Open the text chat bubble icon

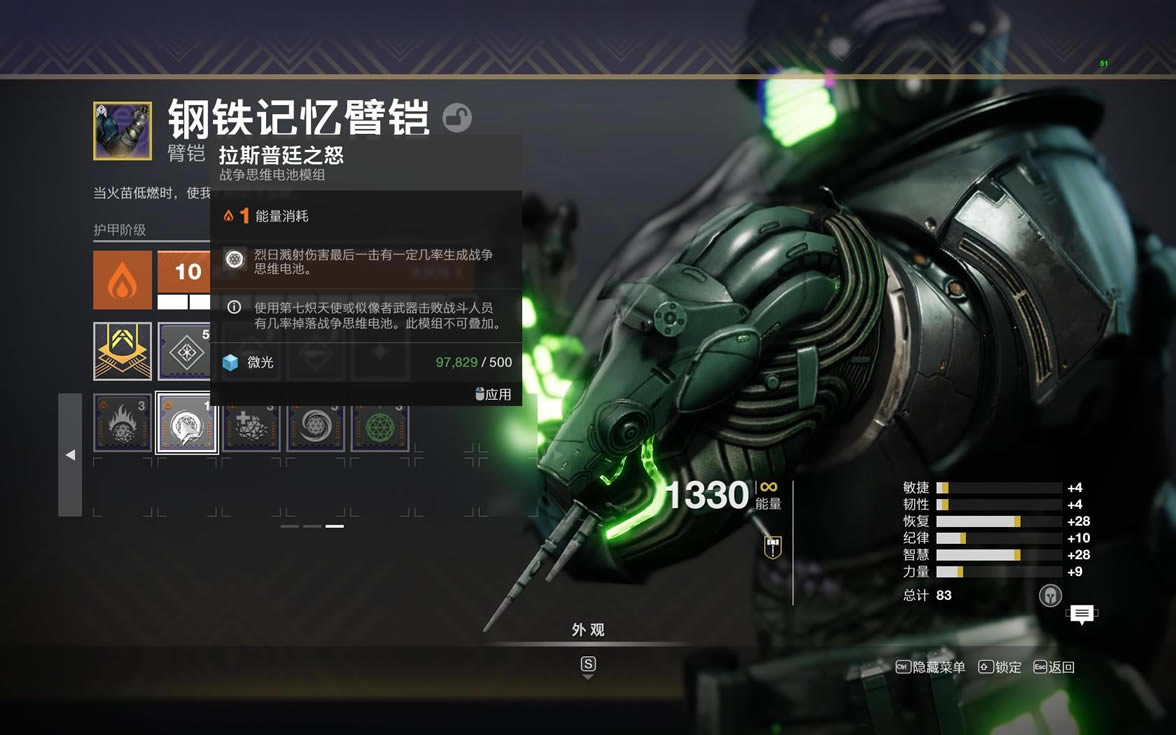click(1081, 614)
